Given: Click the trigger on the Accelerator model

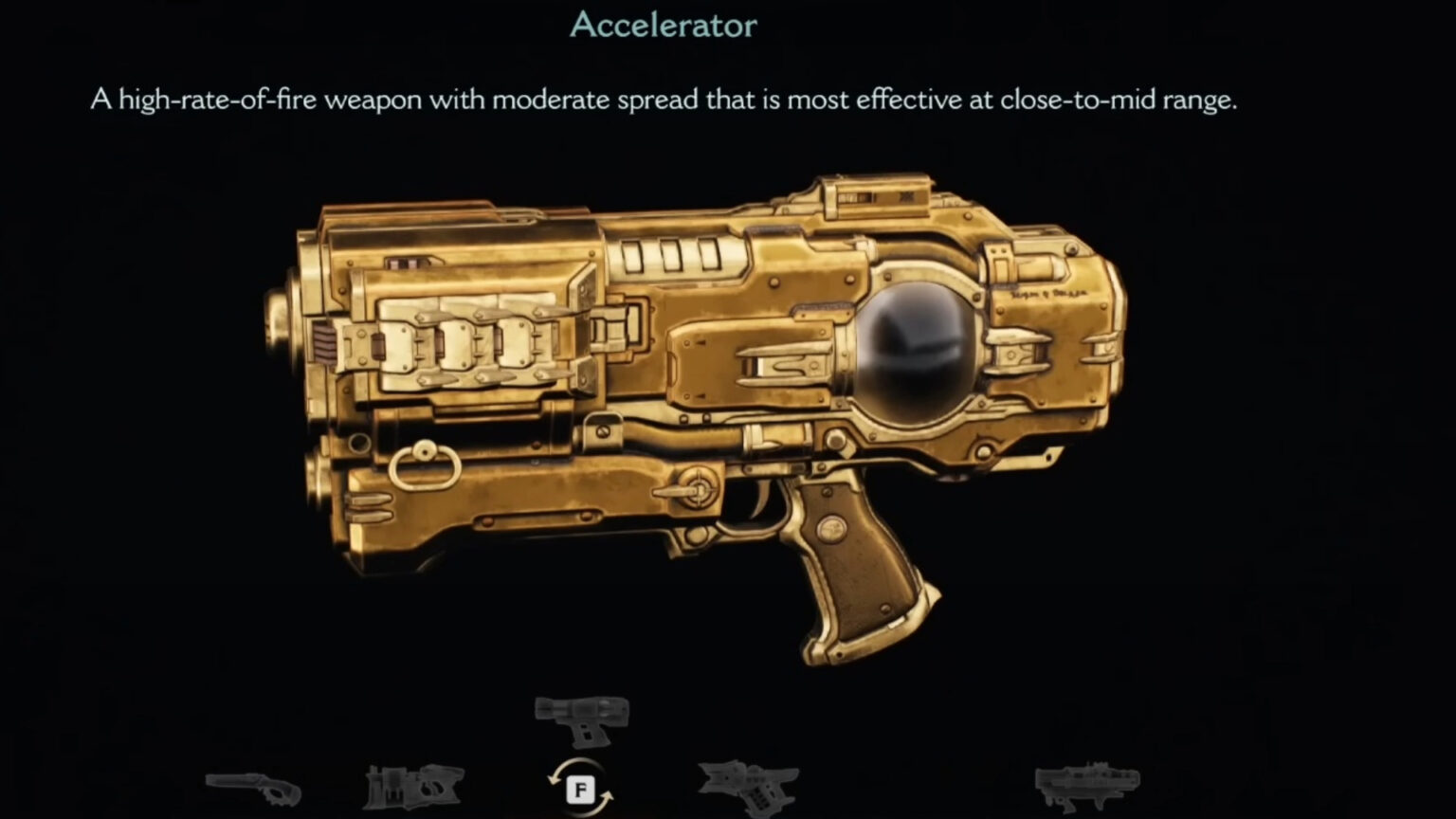Looking at the screenshot, I should coord(768,493).
